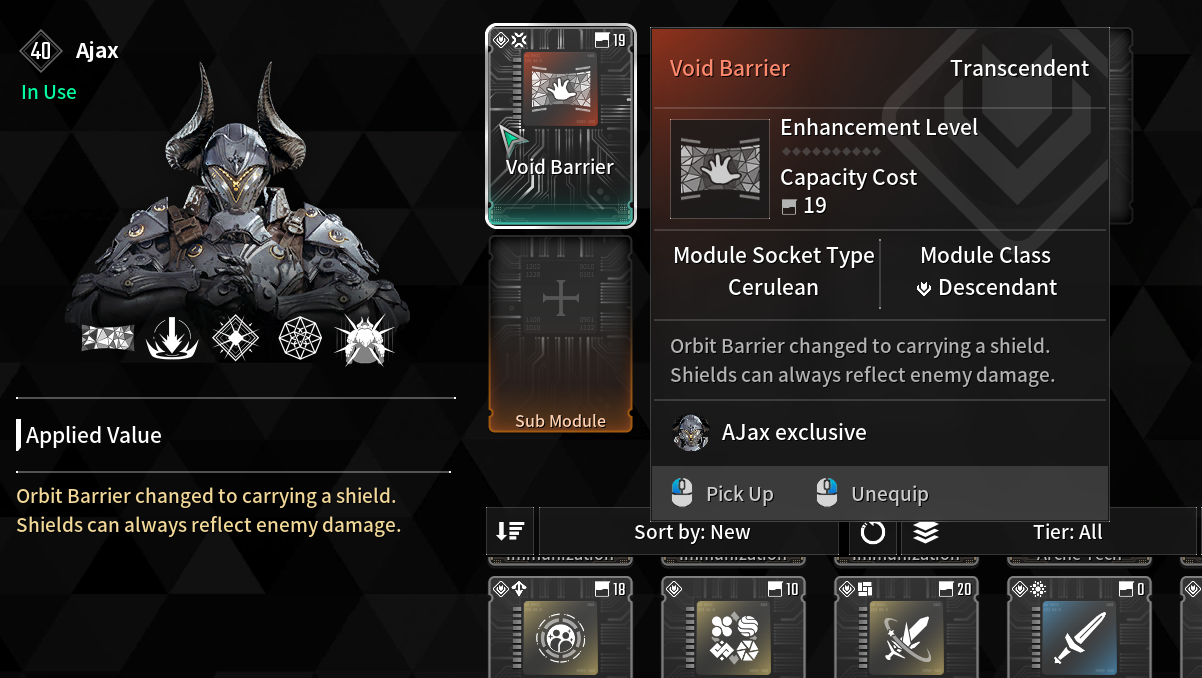Viewport: 1202px width, 678px height.
Task: Choose the four-symbol module card costing 10
Action: tap(733, 630)
